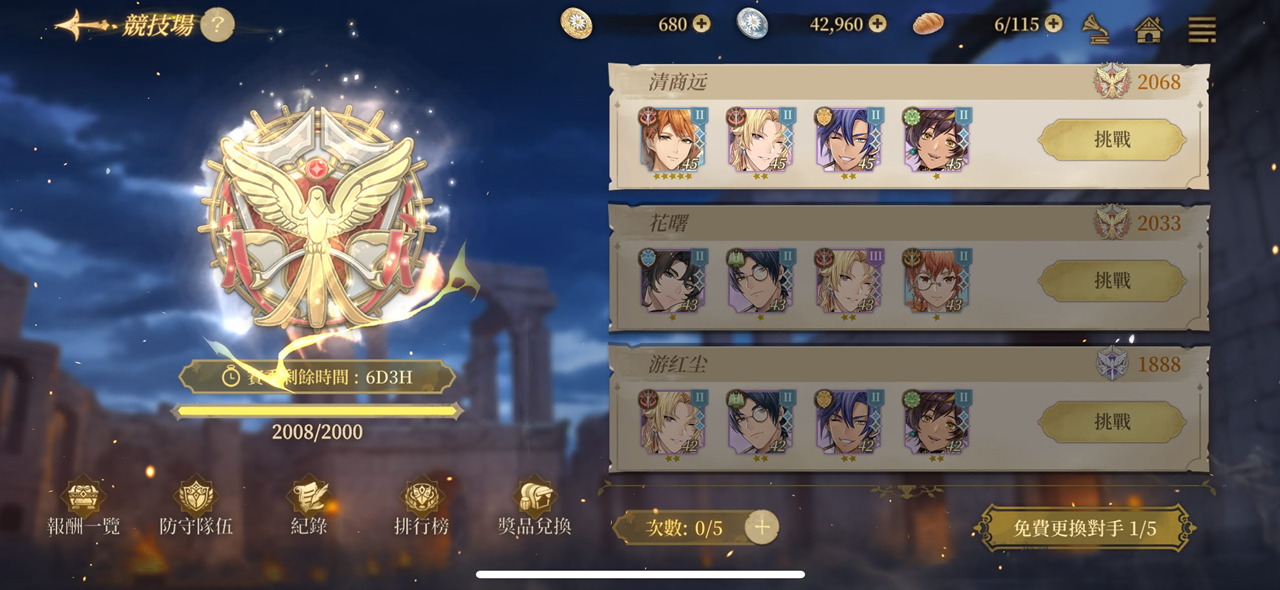Refill bread stamina with plus button
This screenshot has width=1280, height=590.
[1054, 24]
